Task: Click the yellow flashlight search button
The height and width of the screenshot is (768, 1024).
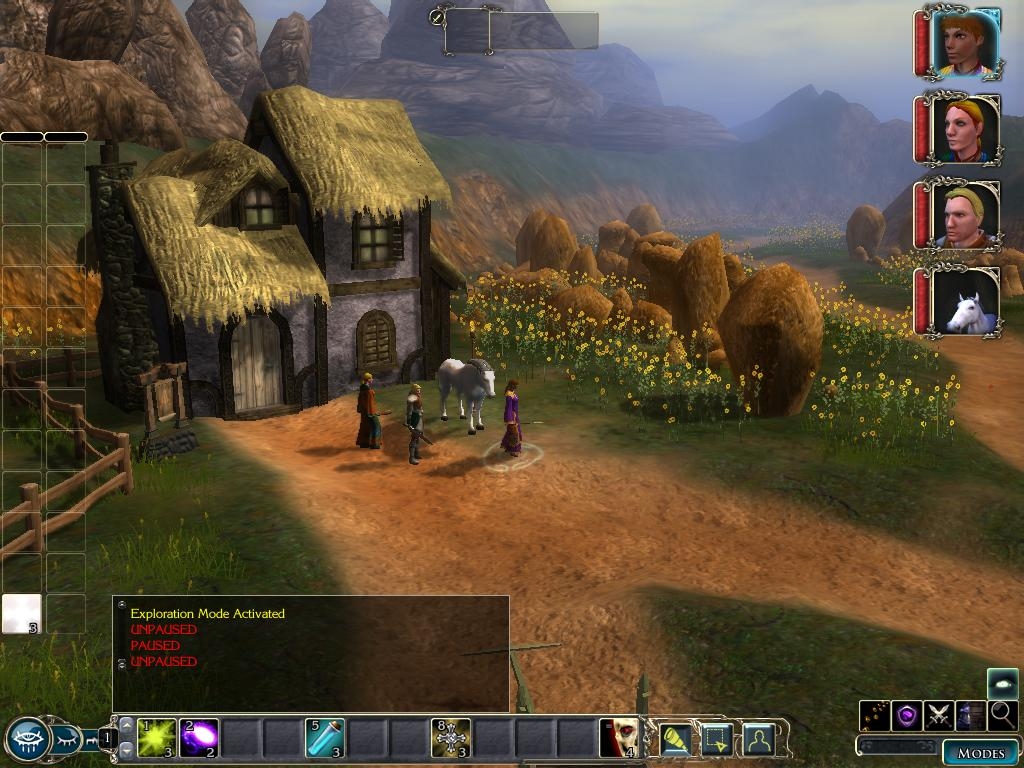Action: (x=677, y=739)
